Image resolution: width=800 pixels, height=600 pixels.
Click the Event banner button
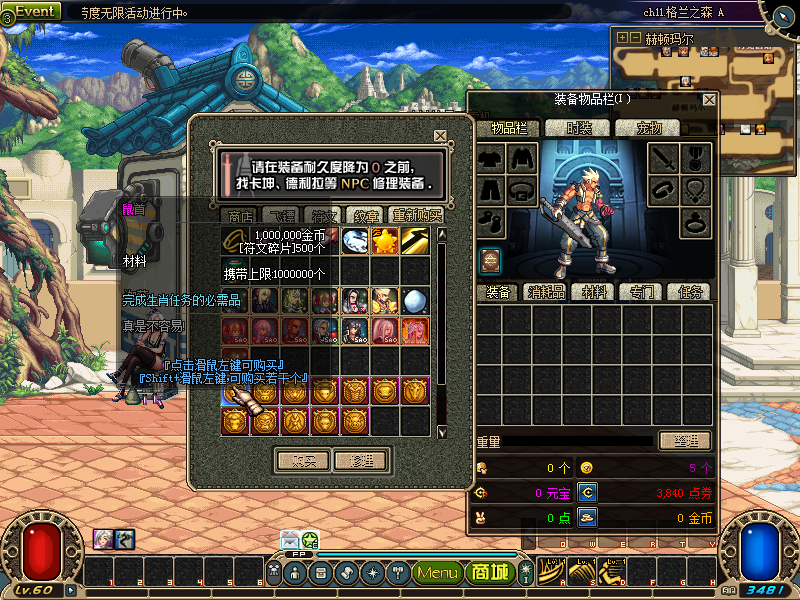tap(36, 12)
